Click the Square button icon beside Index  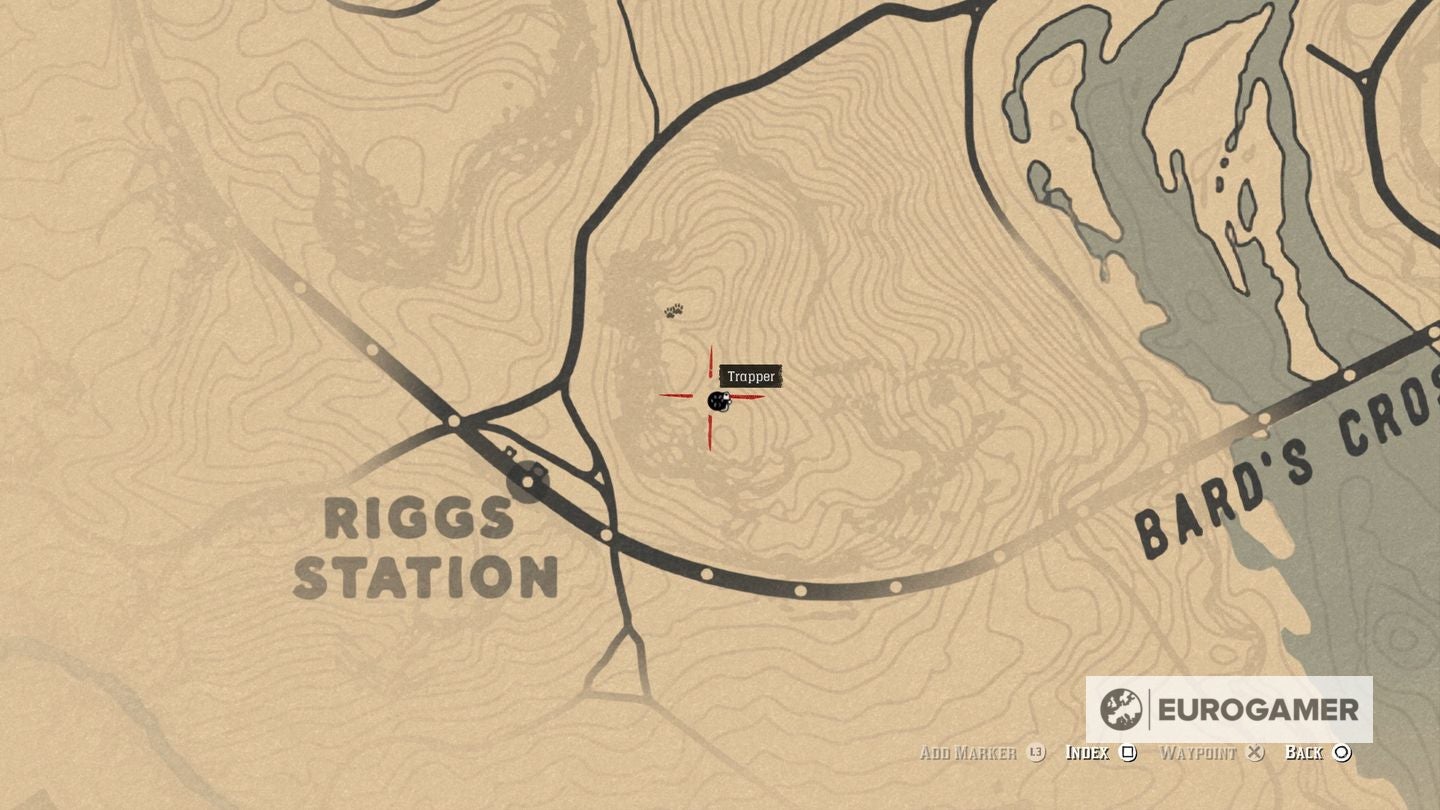[x=1128, y=753]
